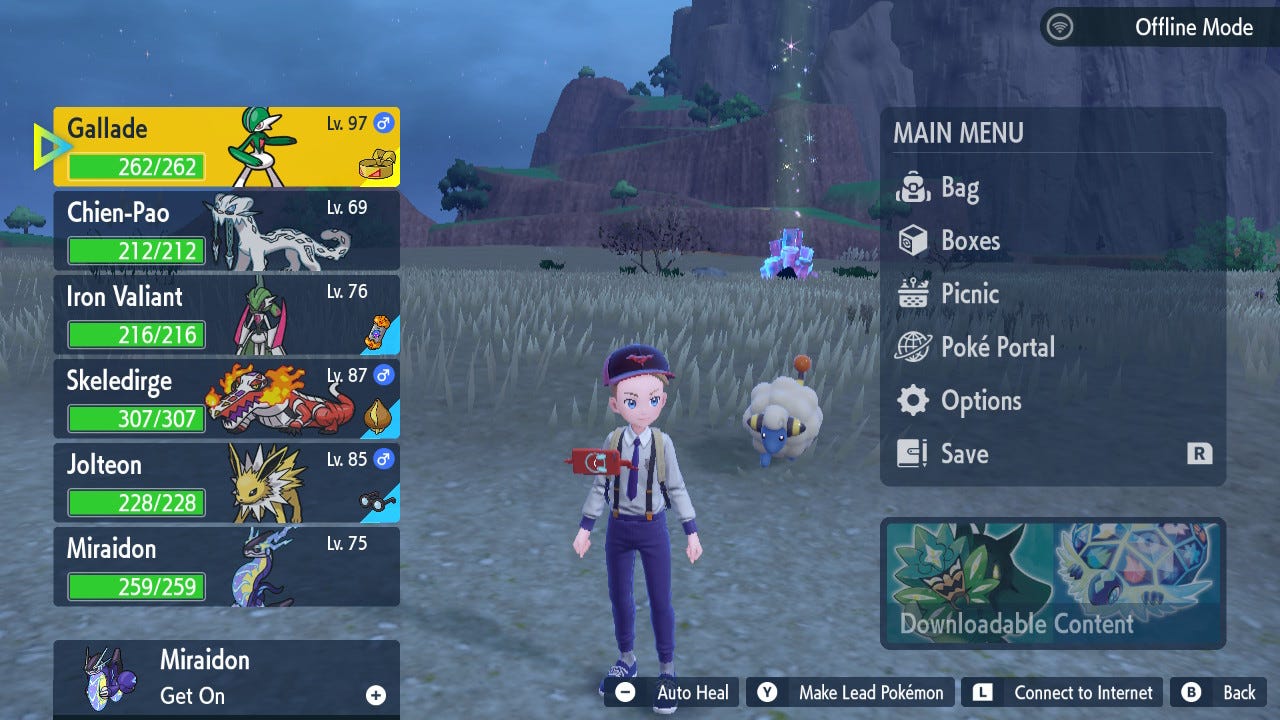Open the Bag from the main menu
This screenshot has height=720, width=1280.
point(958,188)
